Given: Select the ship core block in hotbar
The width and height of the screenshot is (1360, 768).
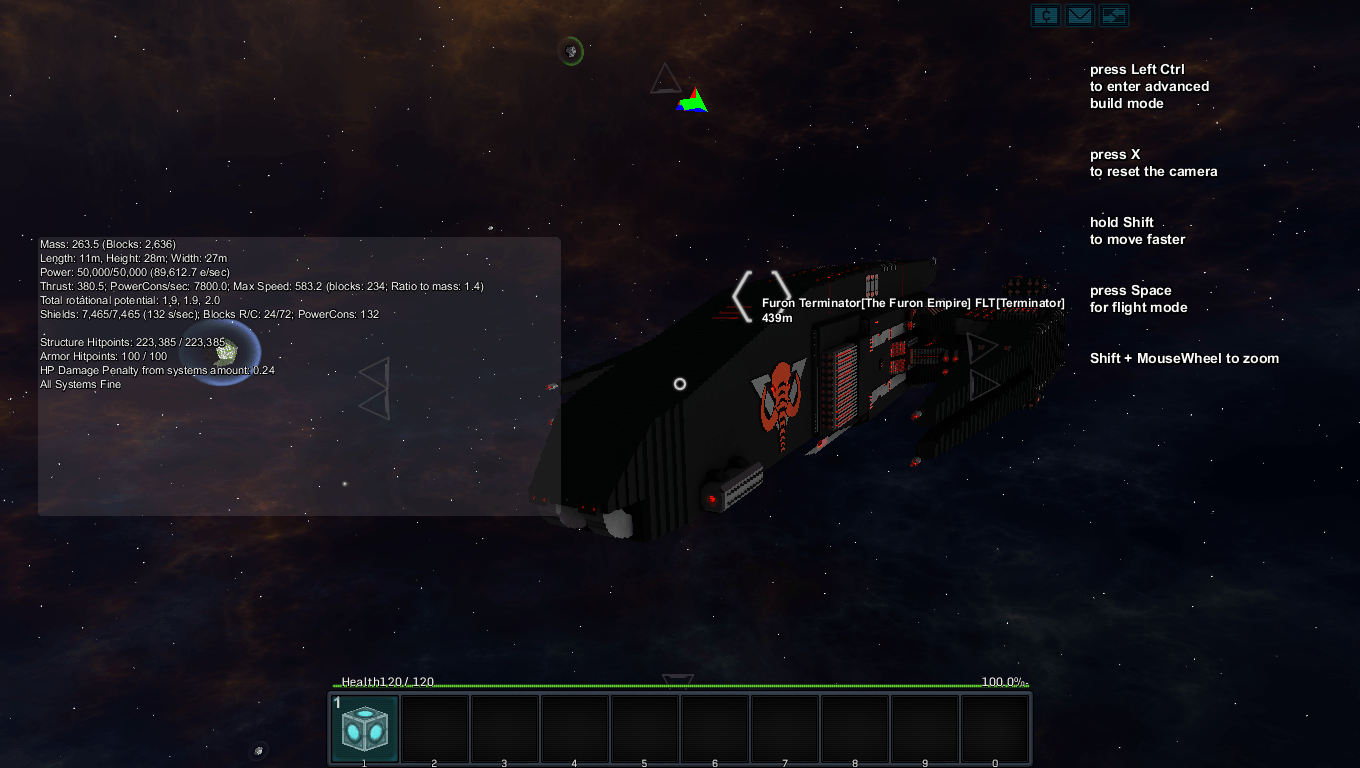Looking at the screenshot, I should click(364, 729).
